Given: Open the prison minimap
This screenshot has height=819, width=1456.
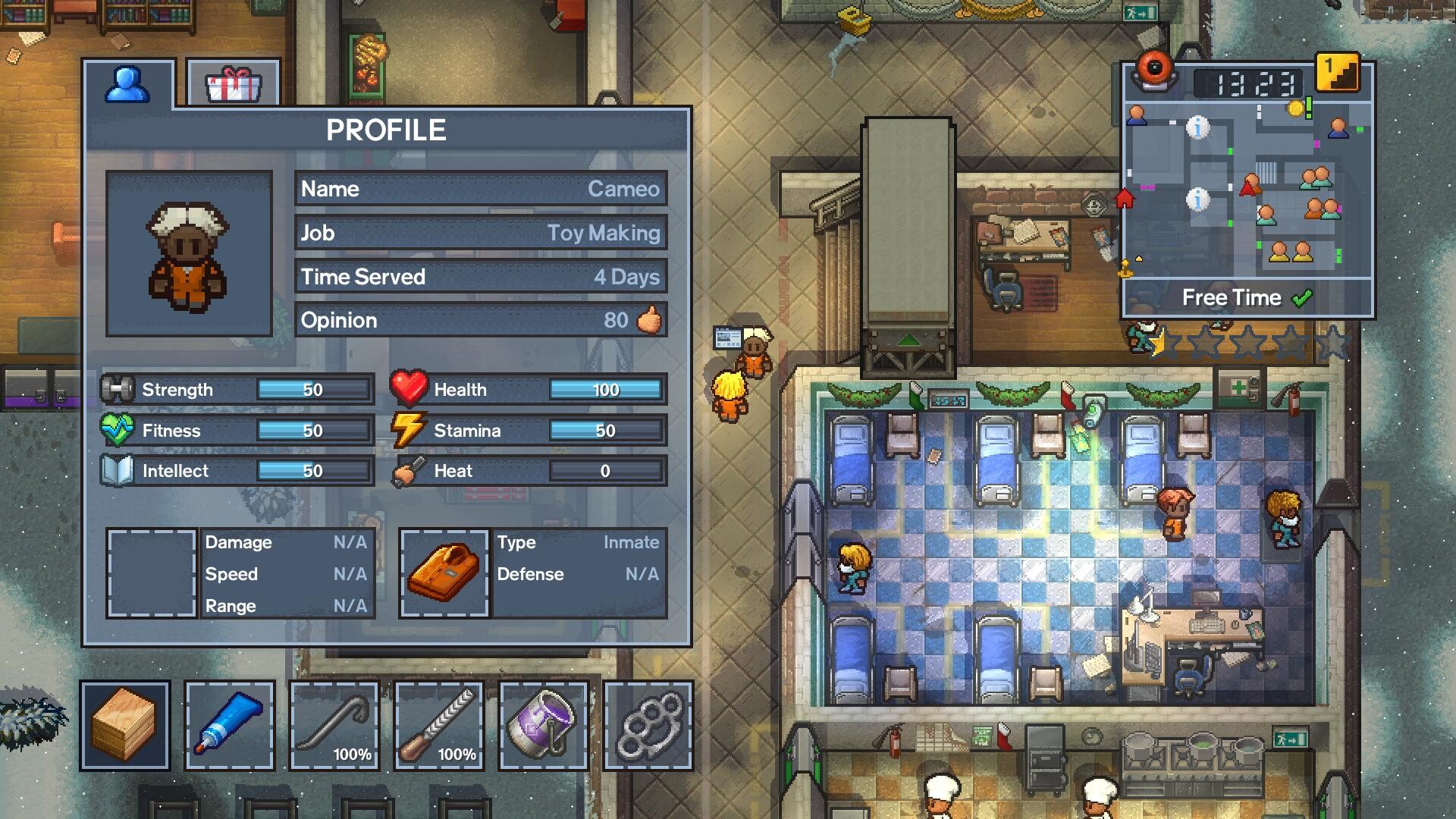Looking at the screenshot, I should [1247, 190].
